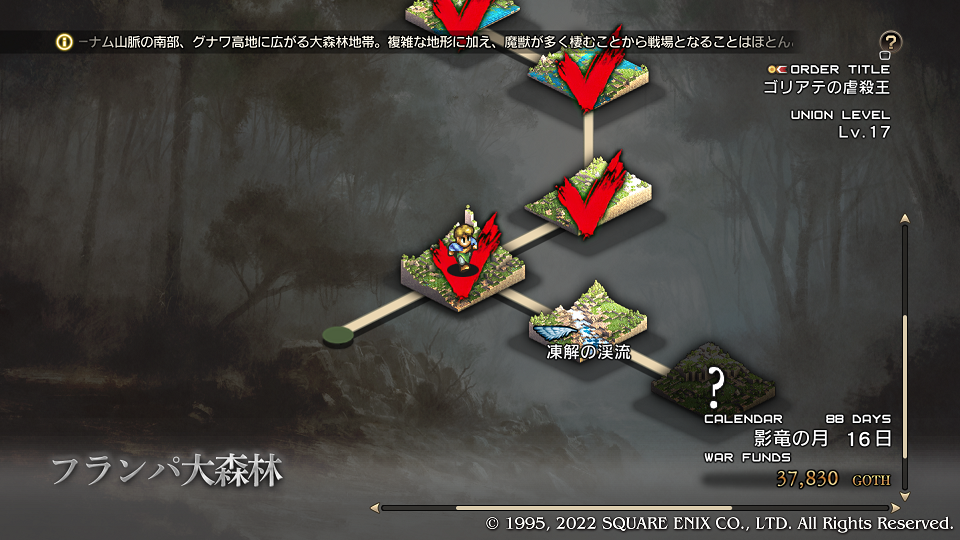This screenshot has width=960, height=540.
Task: Select the small green path node
Action: pyautogui.click(x=340, y=335)
